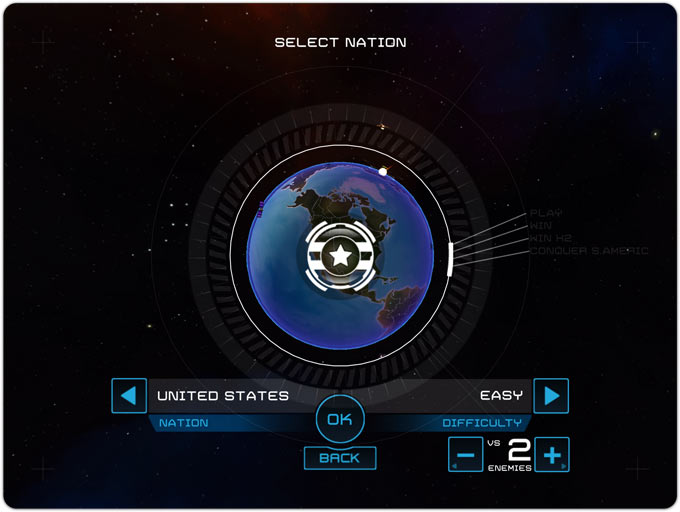The height and width of the screenshot is (512, 680).
Task: Select previous nation with left arrow
Action: tap(127, 396)
